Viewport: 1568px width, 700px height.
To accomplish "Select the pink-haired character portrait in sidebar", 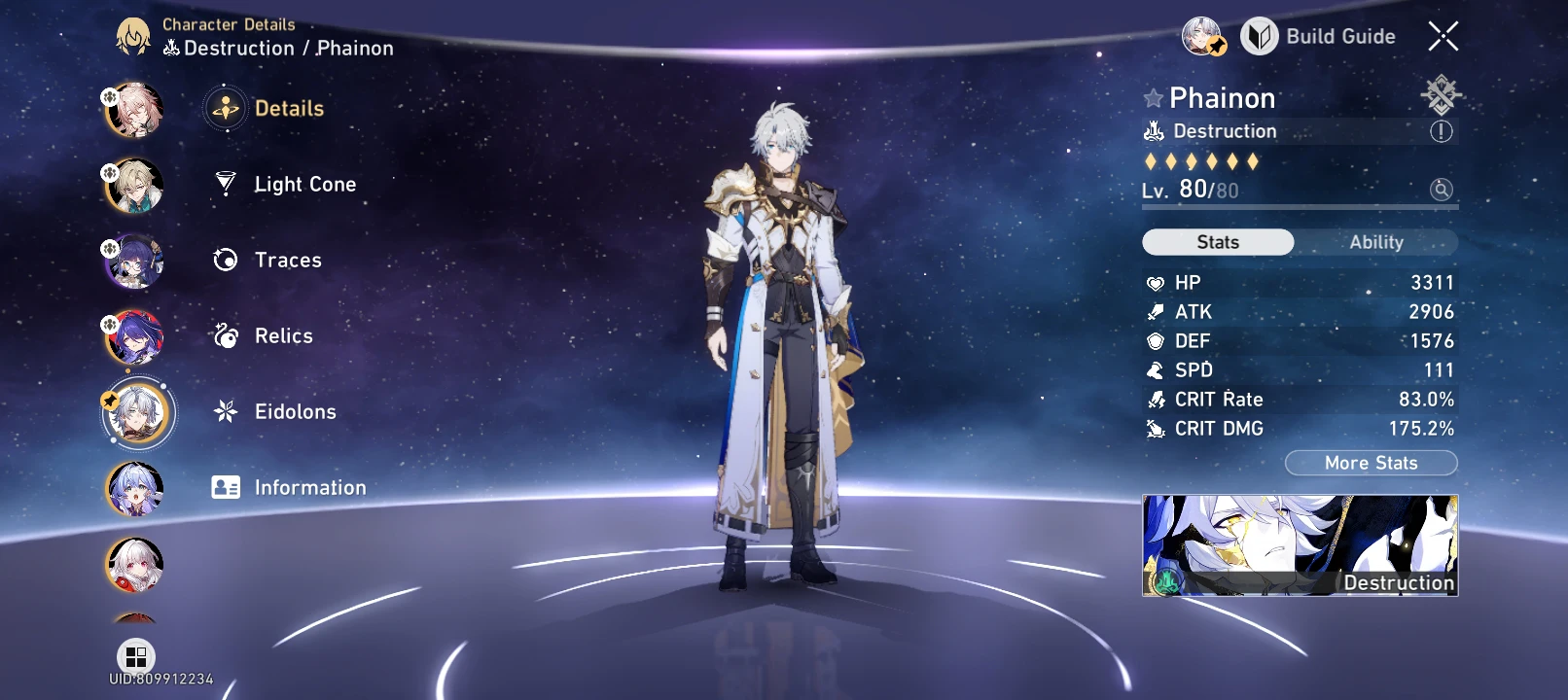I will point(133,109).
